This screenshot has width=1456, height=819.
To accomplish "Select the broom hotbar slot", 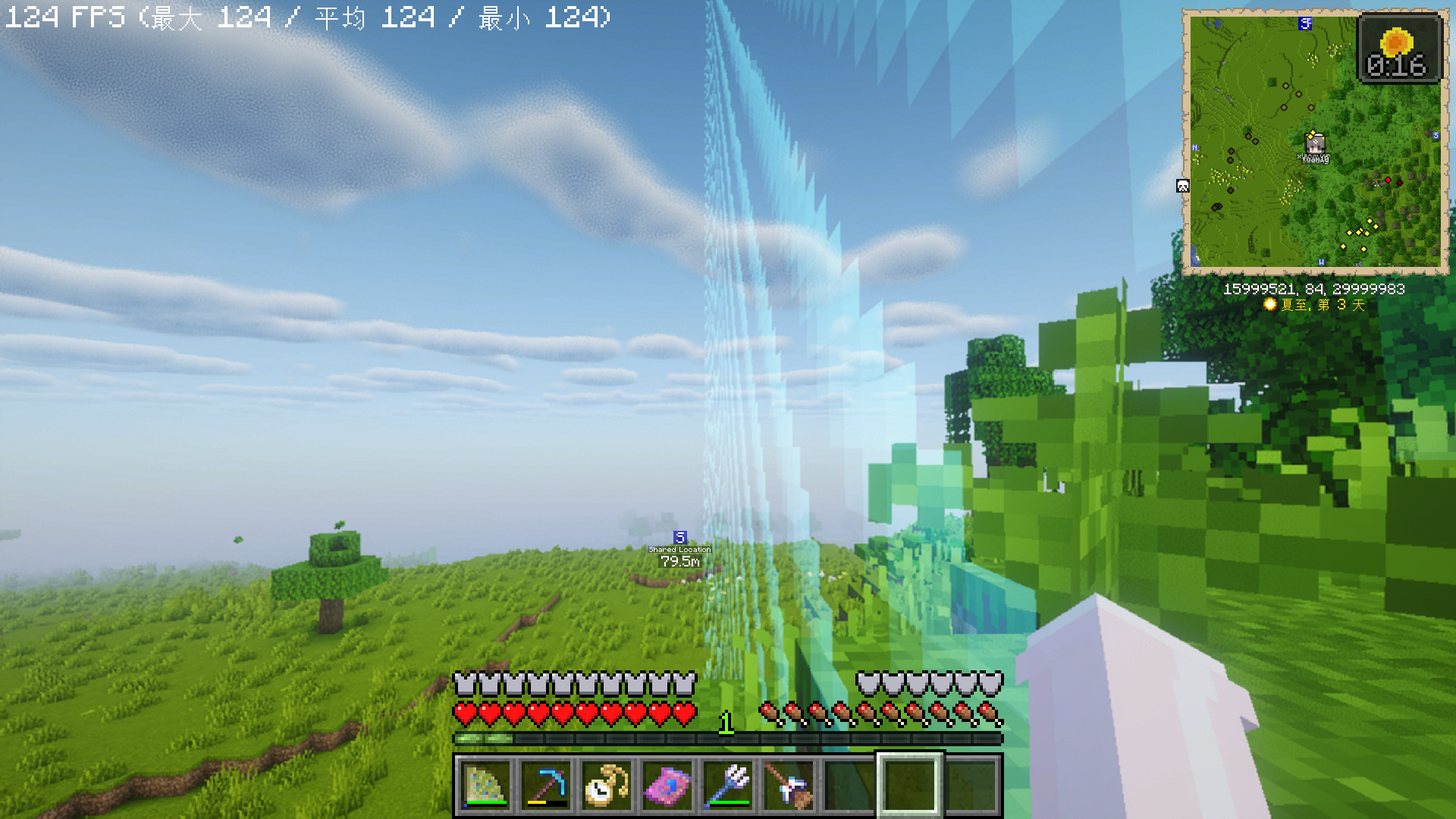I will [789, 786].
